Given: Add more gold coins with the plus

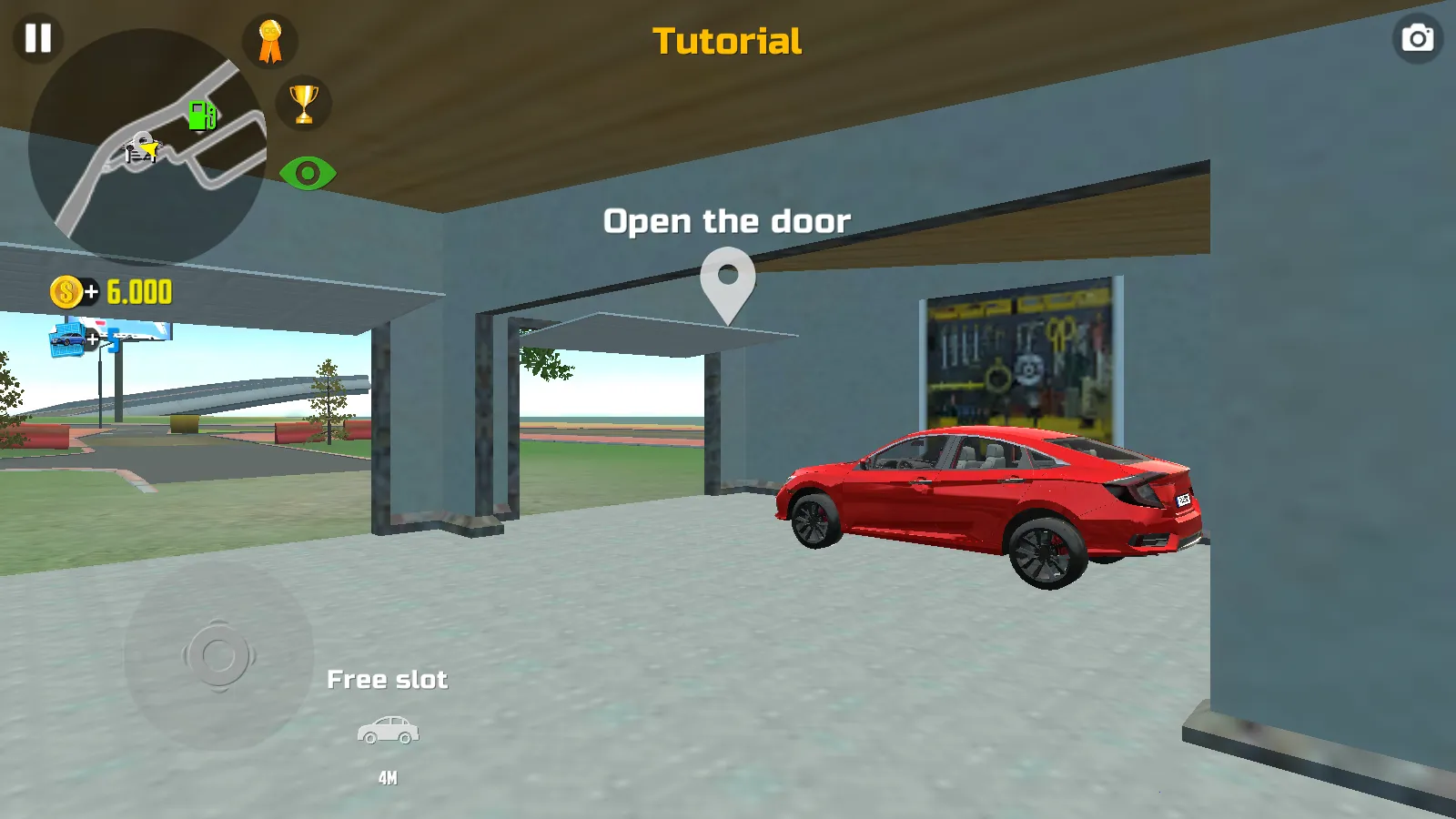Looking at the screenshot, I should pyautogui.click(x=90, y=292).
